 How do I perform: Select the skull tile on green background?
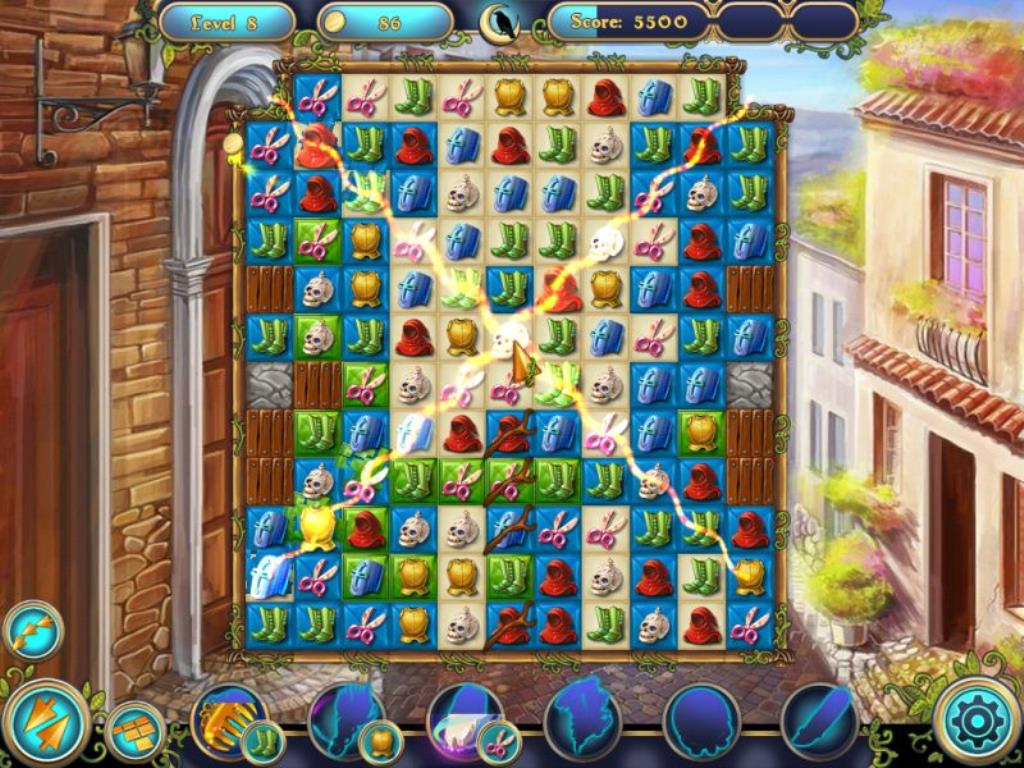click(318, 337)
